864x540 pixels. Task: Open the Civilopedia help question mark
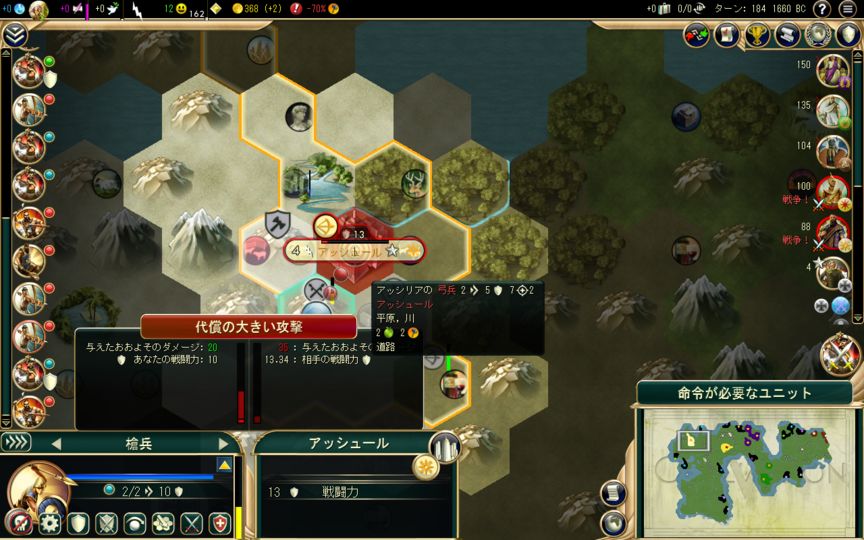pos(821,10)
